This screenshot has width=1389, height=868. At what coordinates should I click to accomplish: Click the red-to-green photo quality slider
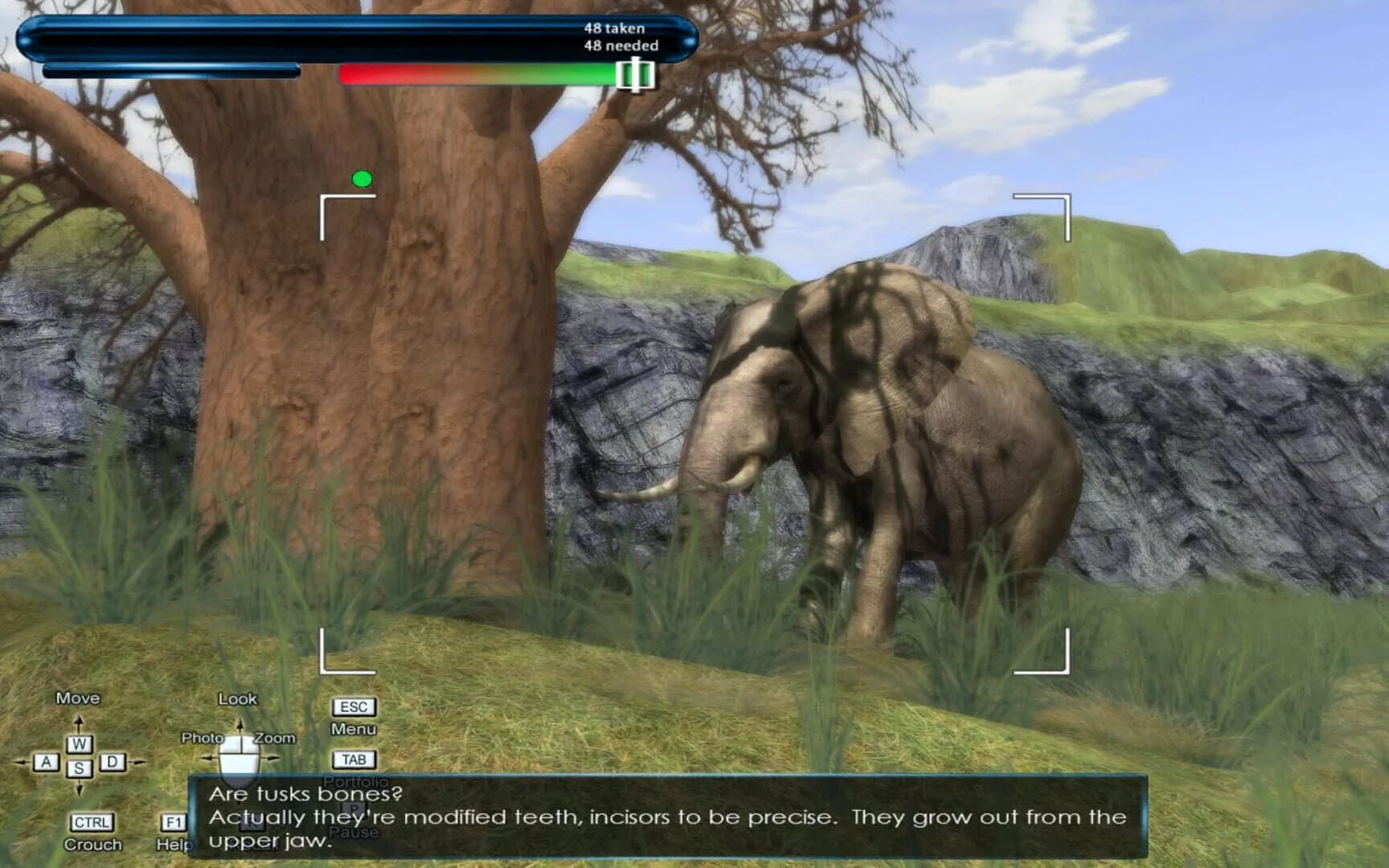coord(477,73)
